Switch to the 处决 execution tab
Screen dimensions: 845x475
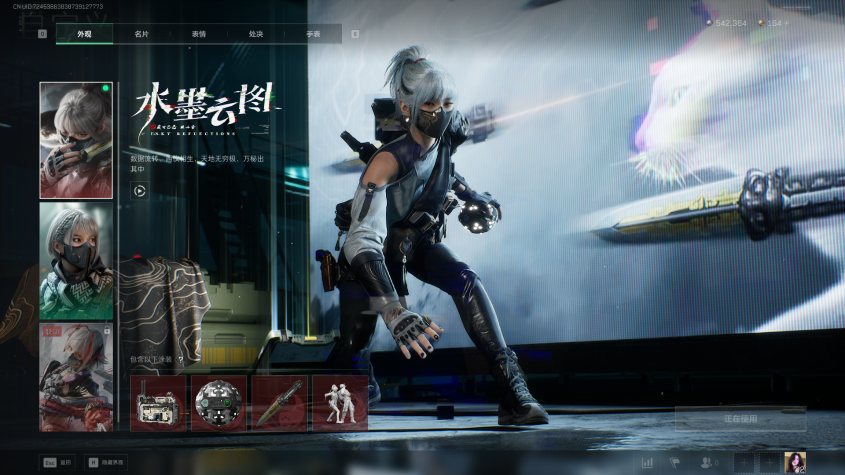256,34
